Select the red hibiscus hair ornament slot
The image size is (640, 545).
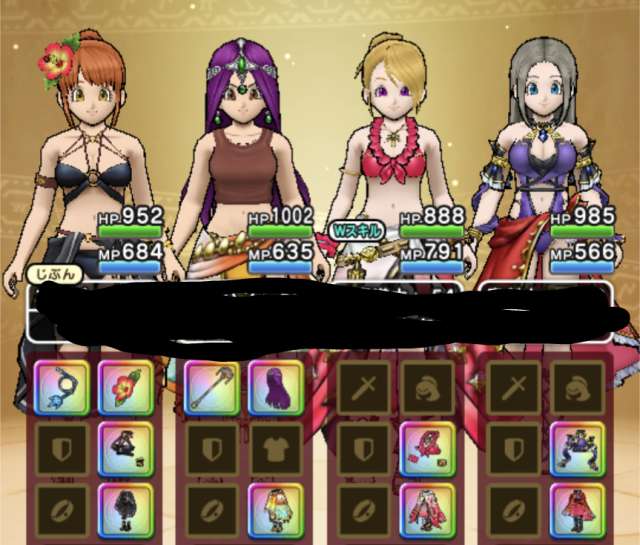click(x=125, y=387)
